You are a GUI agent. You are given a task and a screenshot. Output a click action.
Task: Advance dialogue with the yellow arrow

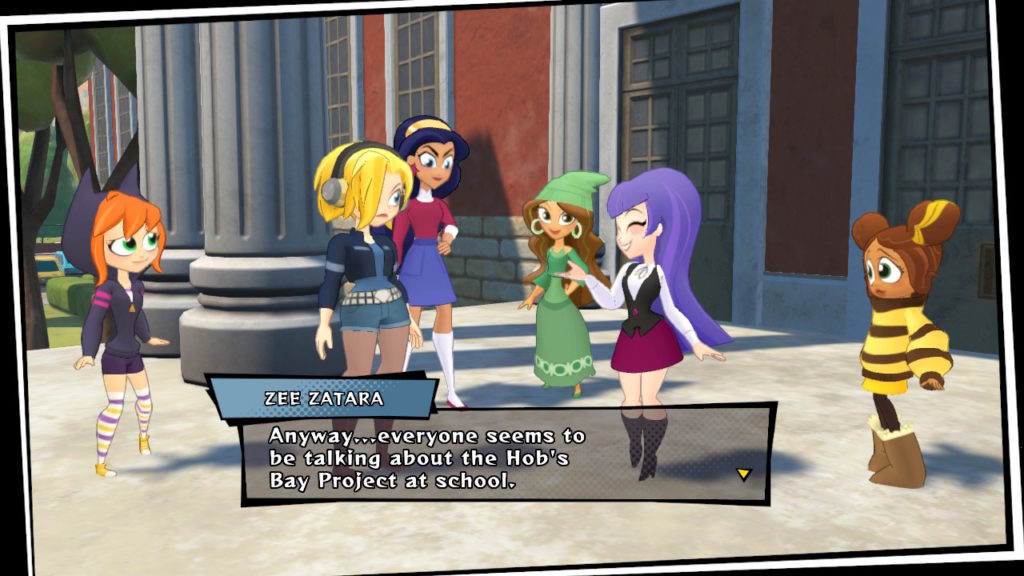743,474
